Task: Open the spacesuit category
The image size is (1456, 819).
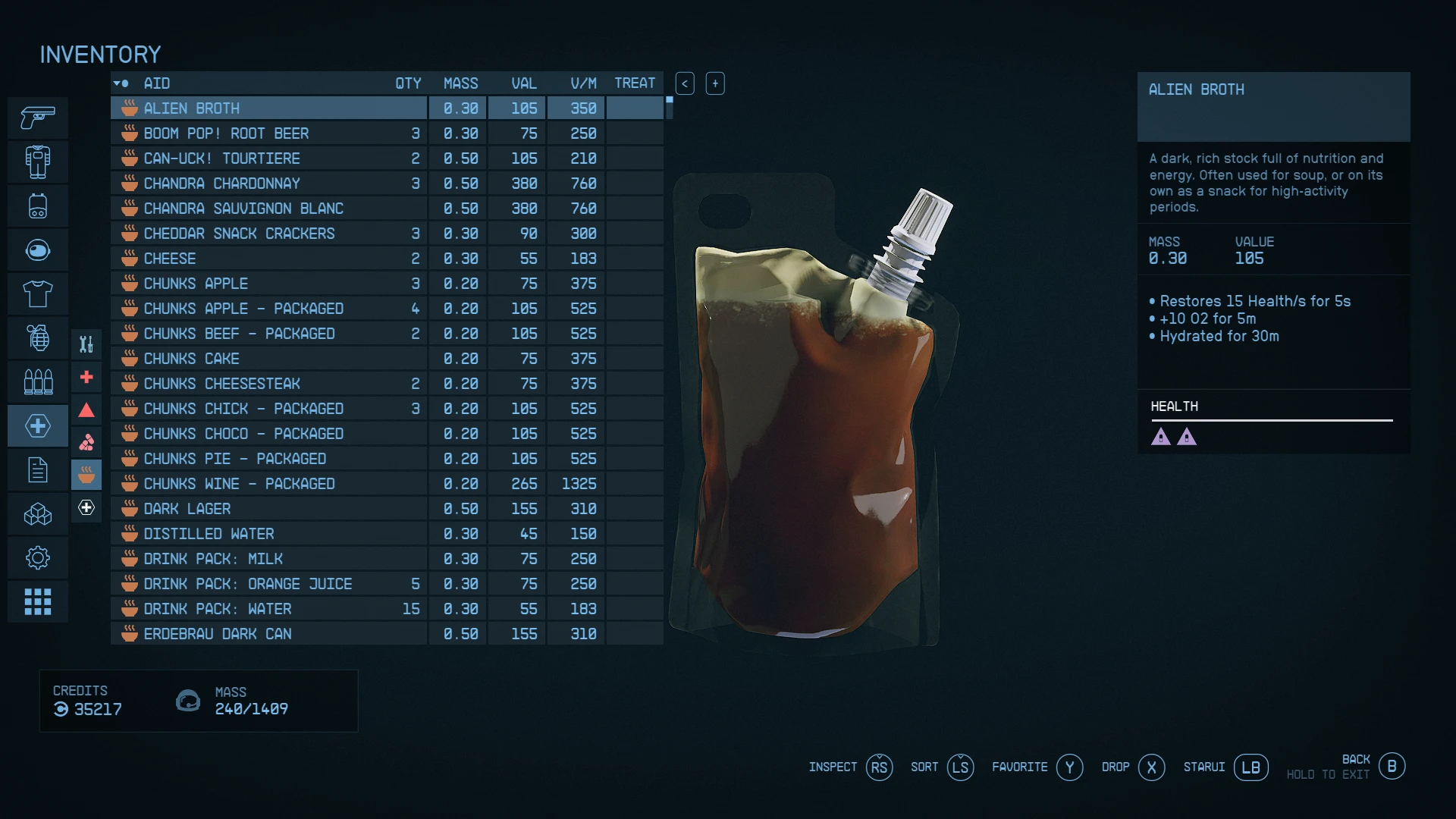Action: click(38, 162)
